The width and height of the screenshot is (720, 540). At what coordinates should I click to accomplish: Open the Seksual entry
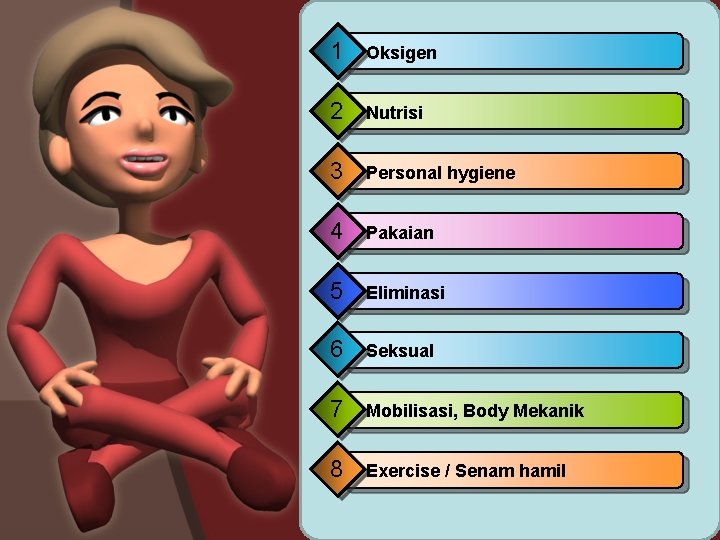(x=520, y=351)
